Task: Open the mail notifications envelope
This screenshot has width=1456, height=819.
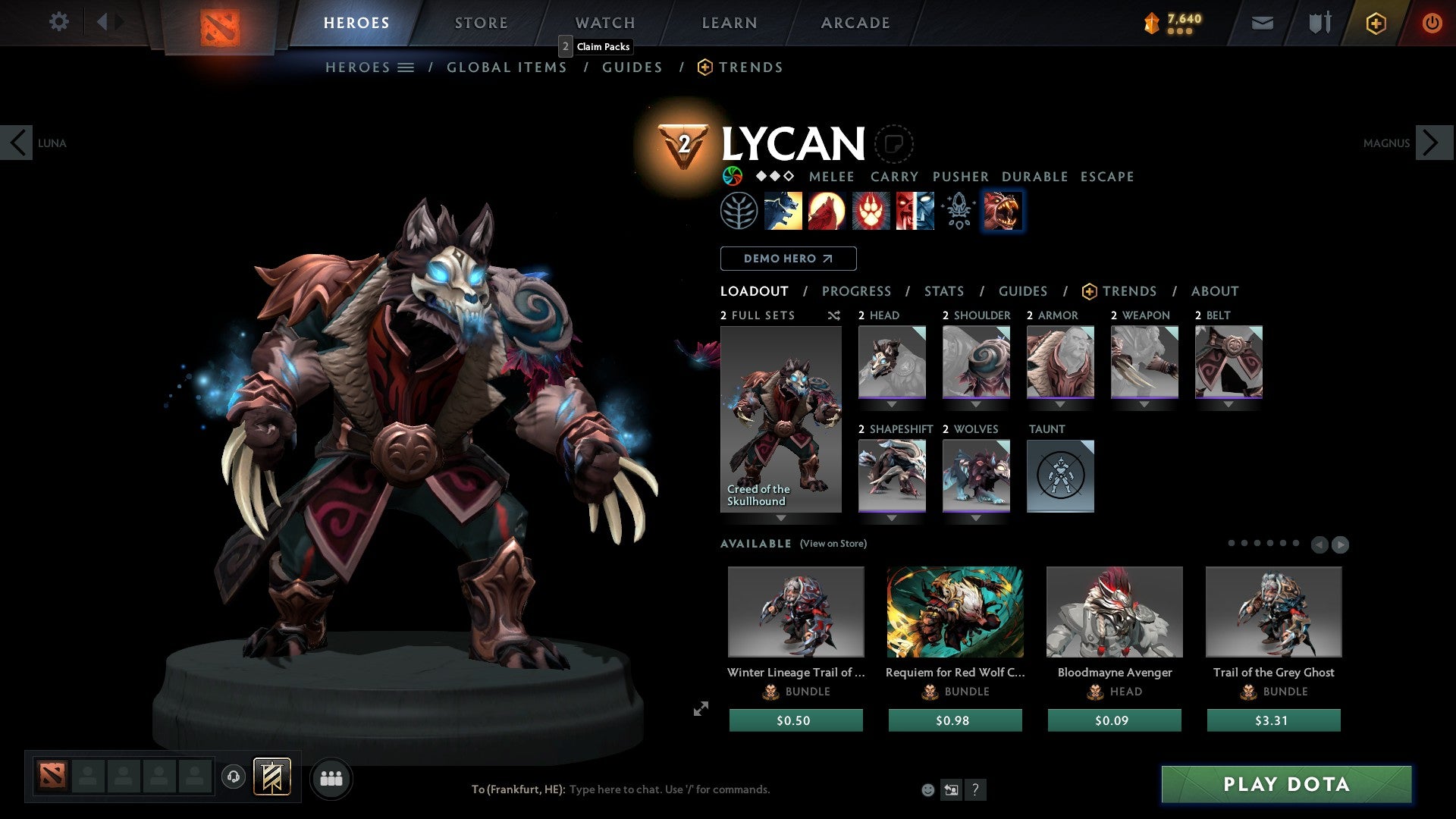Action: pyautogui.click(x=1263, y=23)
